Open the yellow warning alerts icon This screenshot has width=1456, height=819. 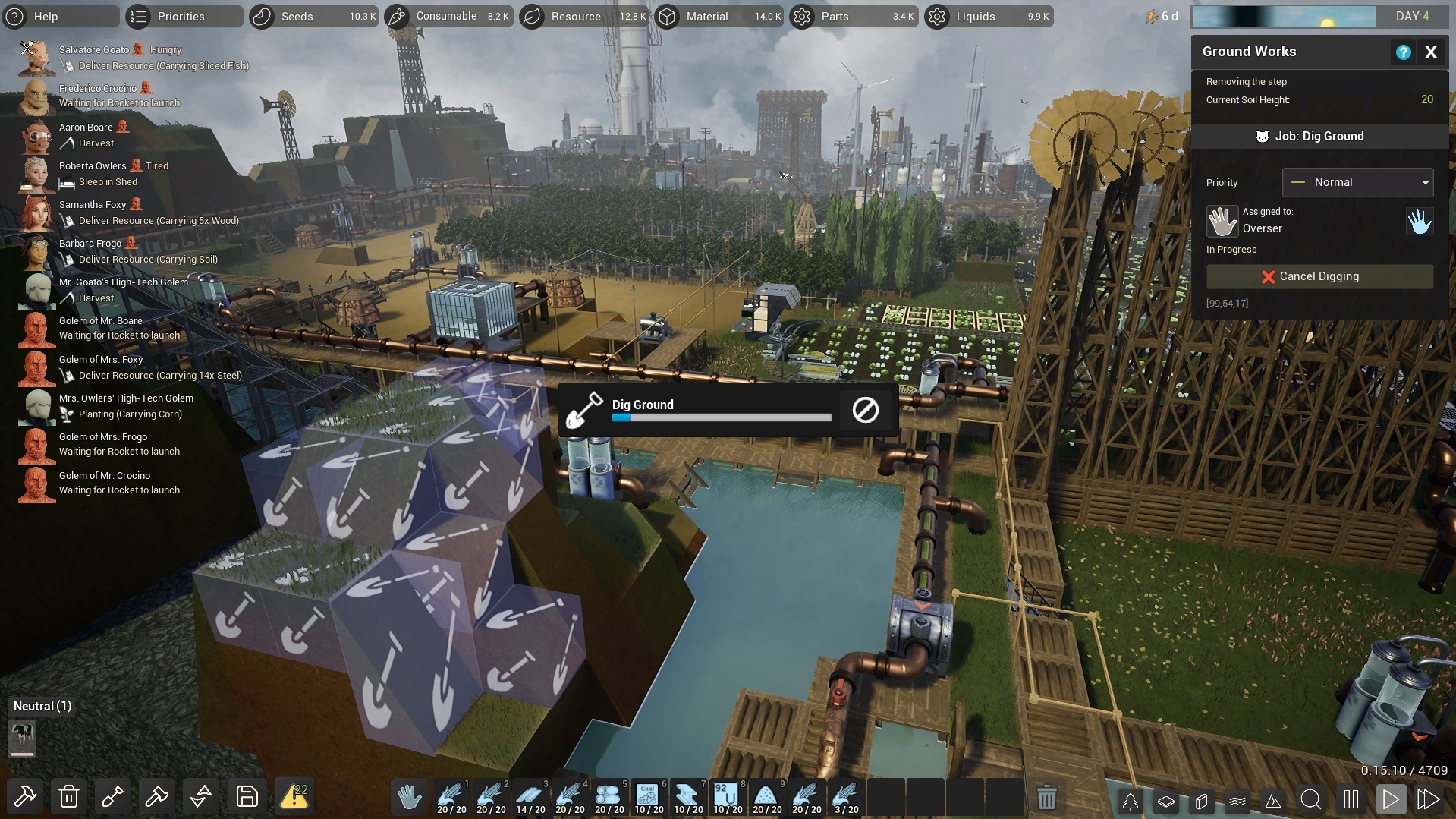coord(294,797)
